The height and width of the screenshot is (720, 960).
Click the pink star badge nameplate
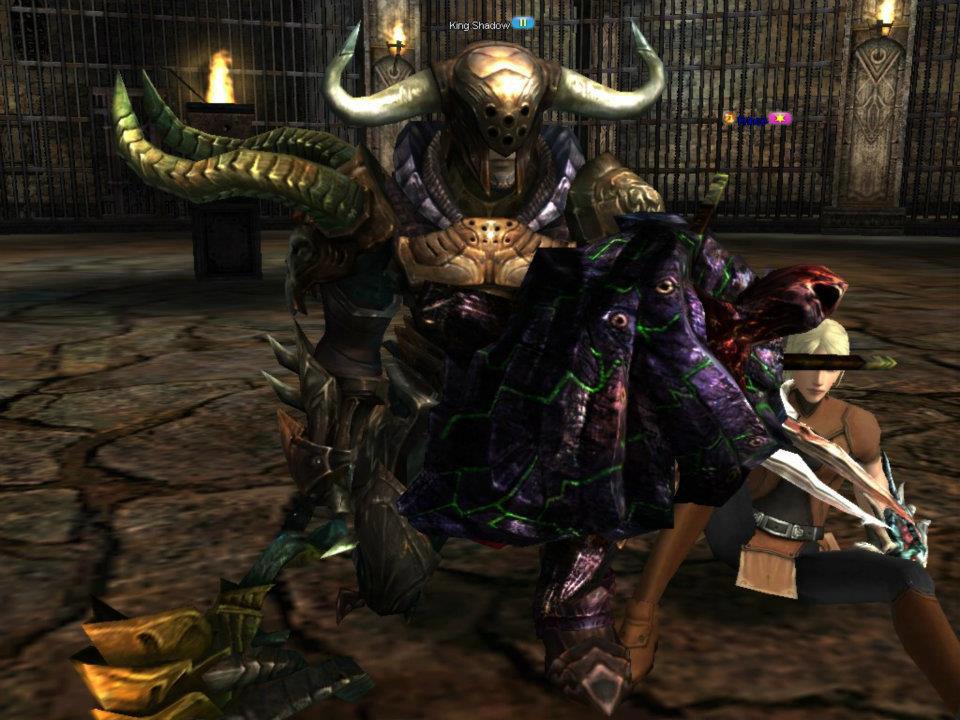pos(781,119)
